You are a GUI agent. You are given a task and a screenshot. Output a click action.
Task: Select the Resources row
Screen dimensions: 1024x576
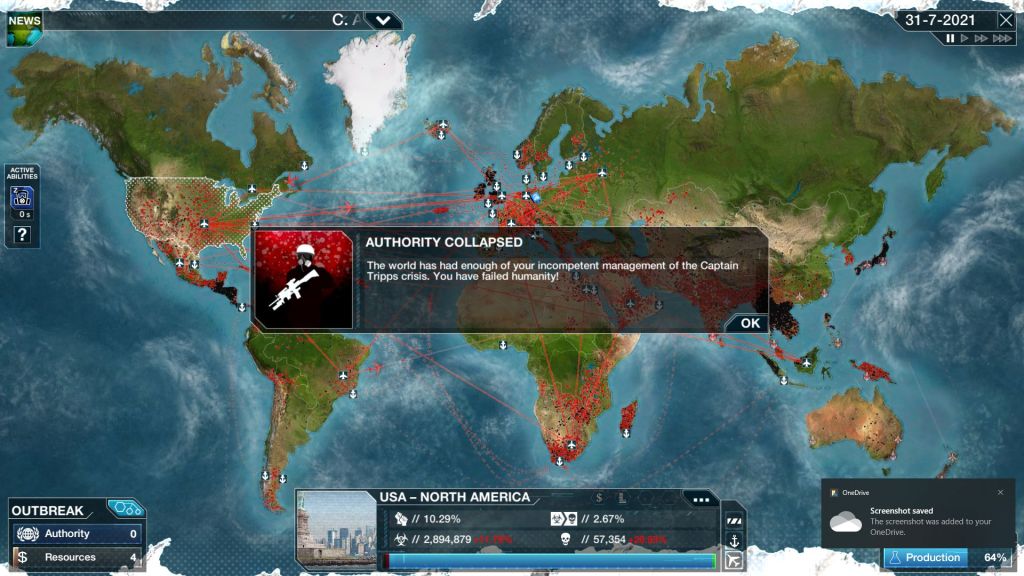click(76, 557)
